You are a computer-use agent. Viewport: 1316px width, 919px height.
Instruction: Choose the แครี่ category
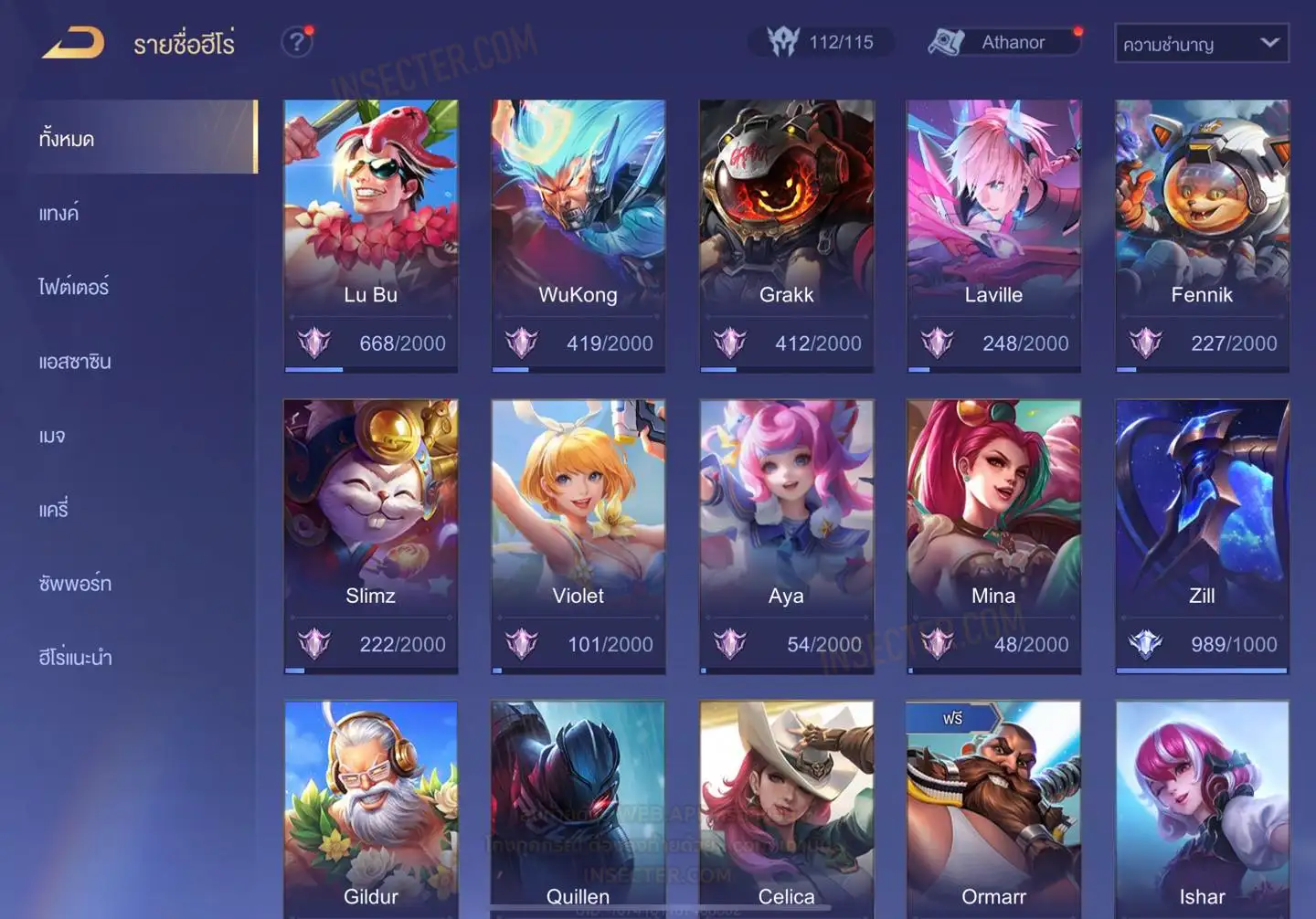point(54,510)
